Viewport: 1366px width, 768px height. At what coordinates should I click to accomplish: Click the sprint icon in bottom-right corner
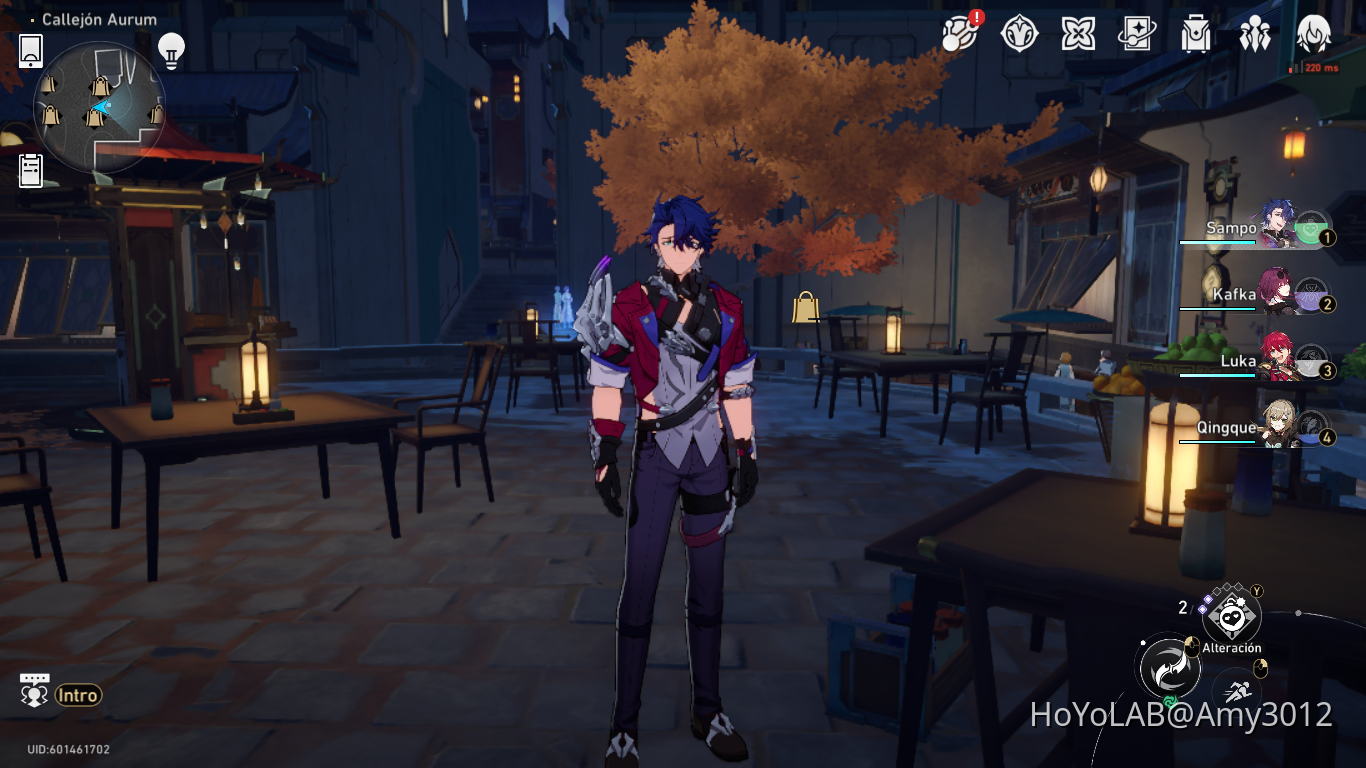pyautogui.click(x=1236, y=691)
